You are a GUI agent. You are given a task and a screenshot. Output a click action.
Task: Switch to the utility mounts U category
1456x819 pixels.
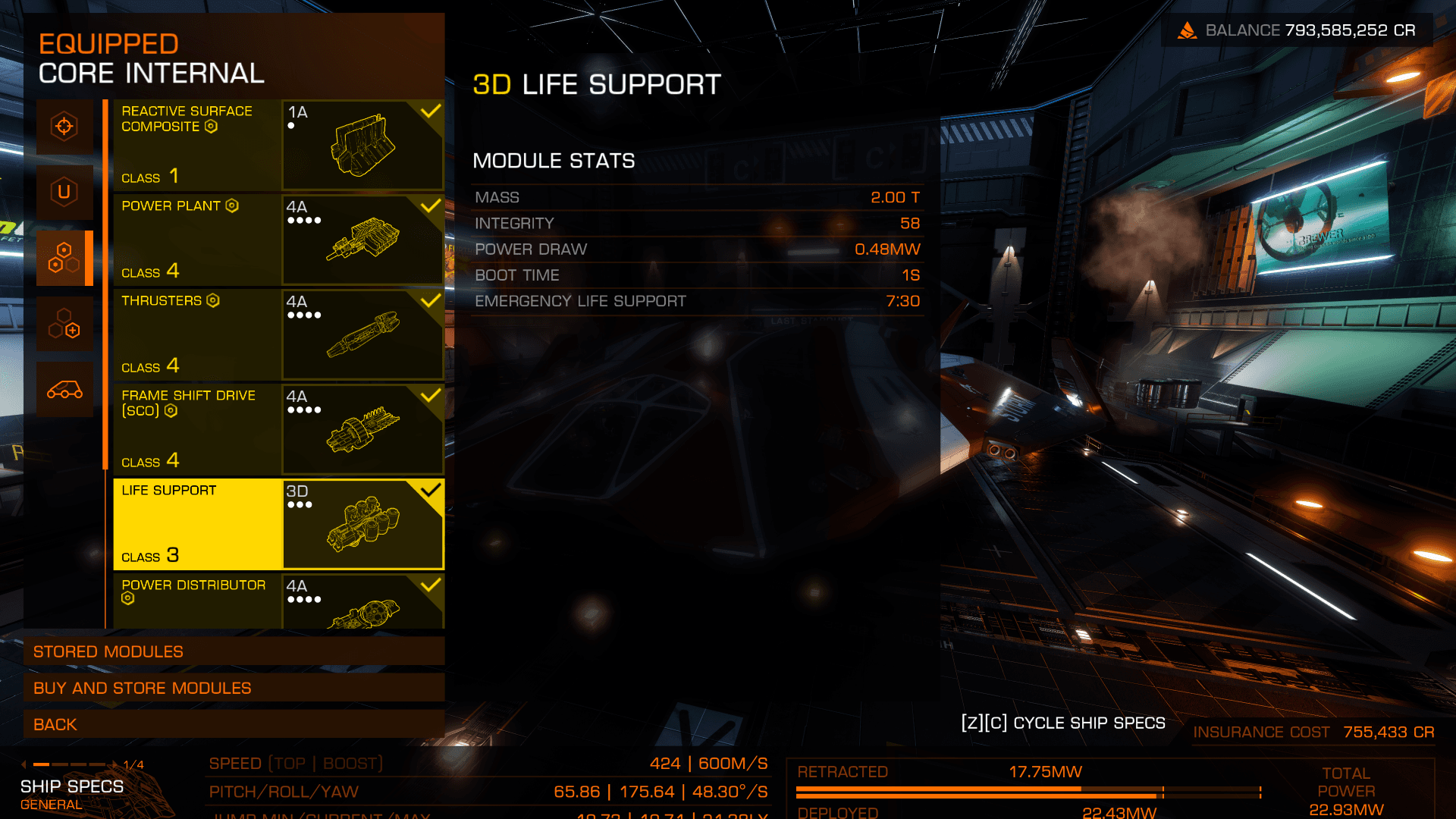[x=64, y=192]
